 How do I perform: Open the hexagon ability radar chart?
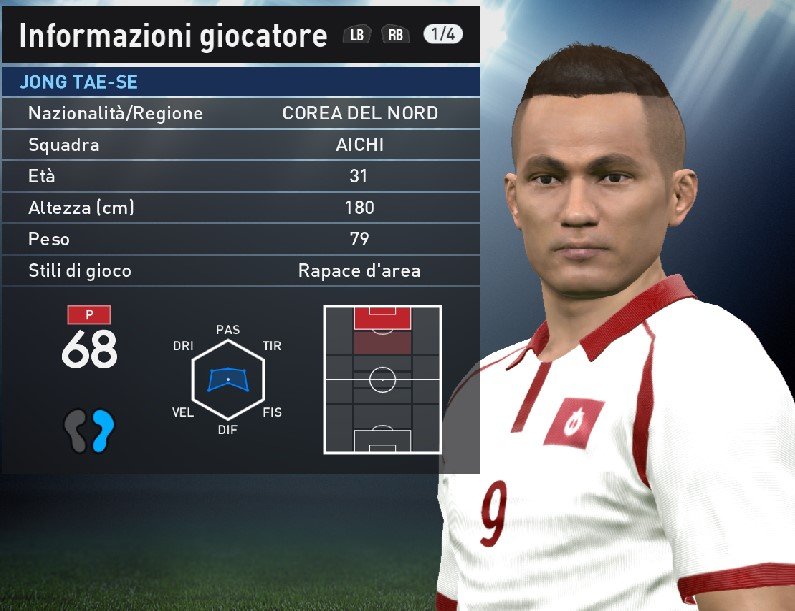227,379
